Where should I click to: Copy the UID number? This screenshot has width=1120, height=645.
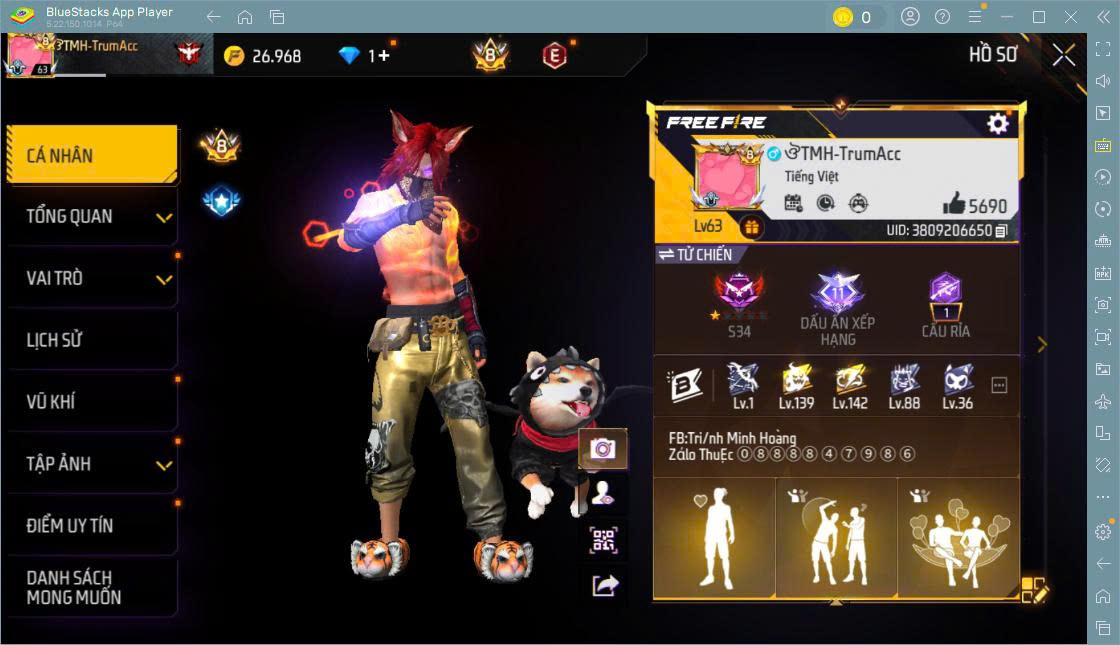tap(1001, 231)
